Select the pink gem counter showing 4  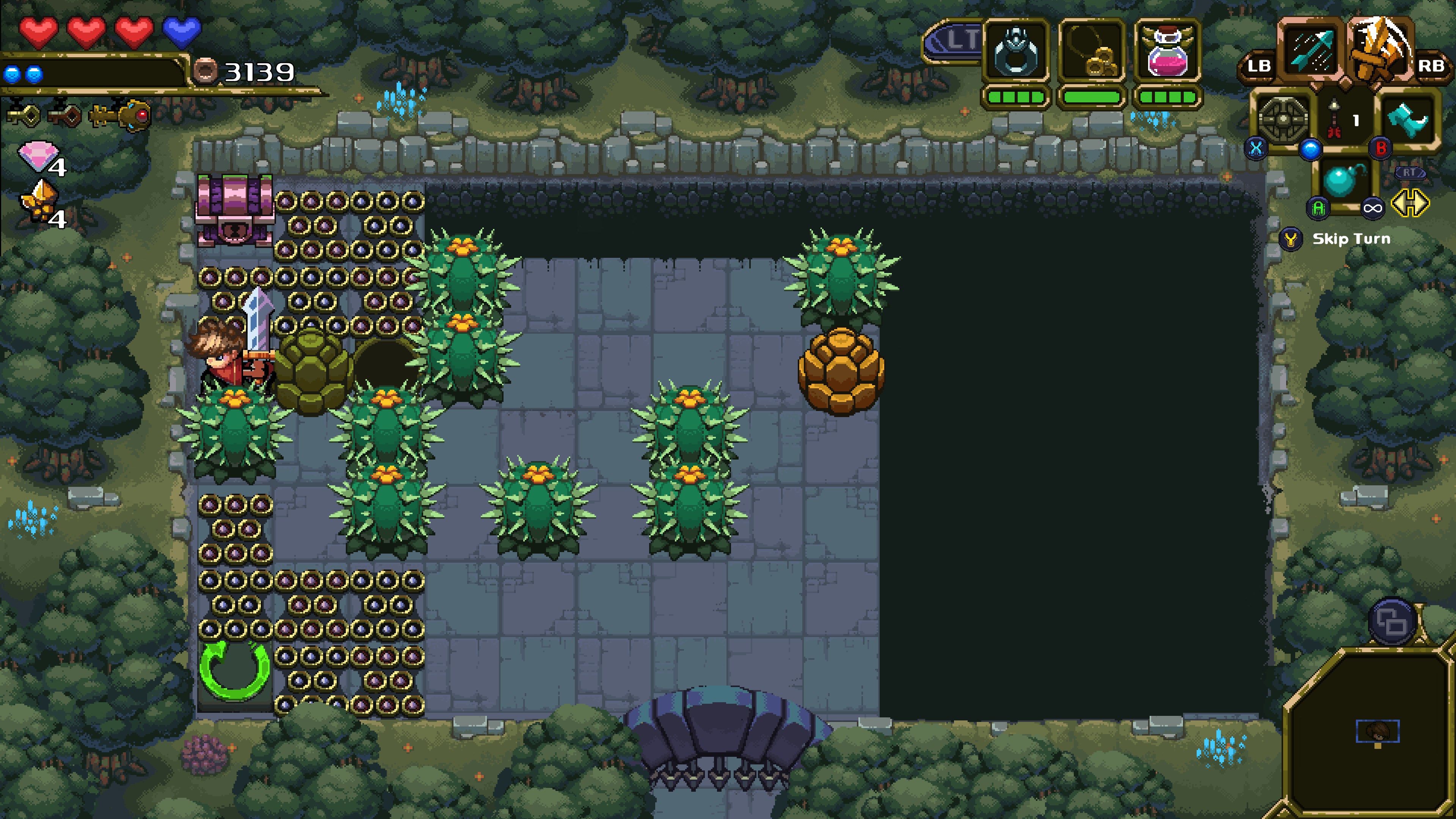(38, 157)
